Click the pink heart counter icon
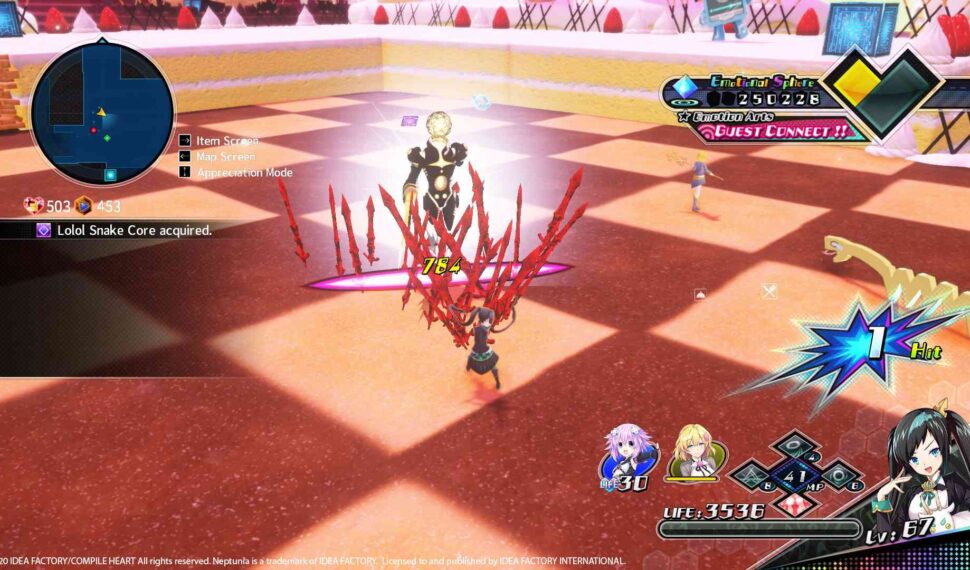970x570 pixels. pos(34,206)
